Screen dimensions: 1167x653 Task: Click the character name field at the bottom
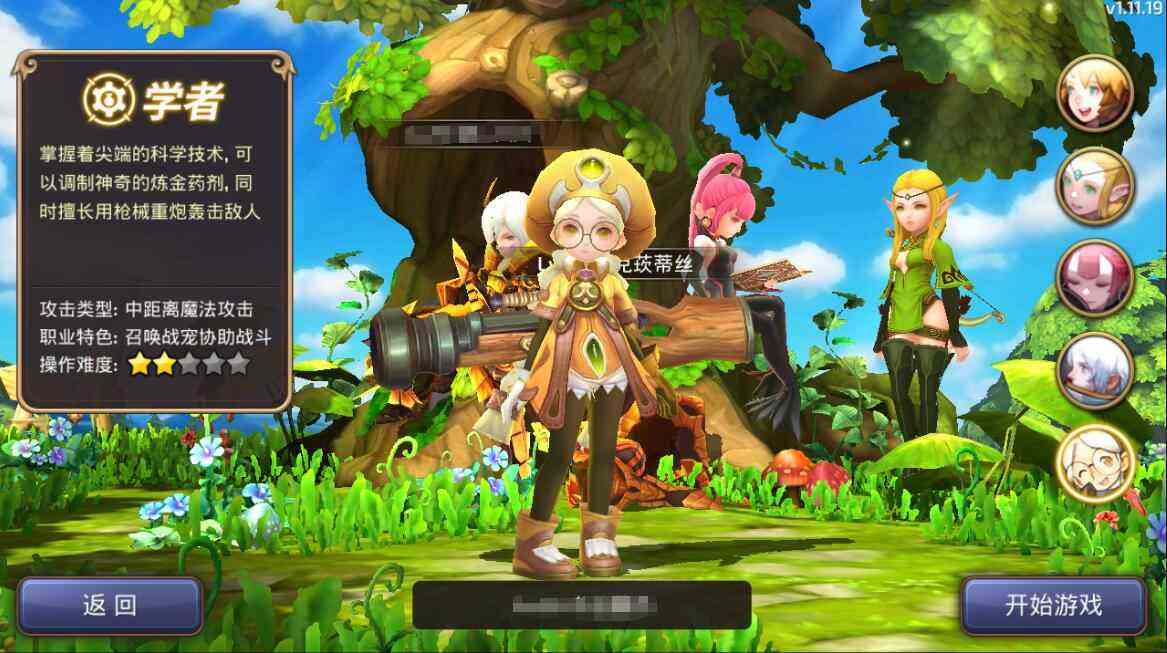(x=581, y=605)
